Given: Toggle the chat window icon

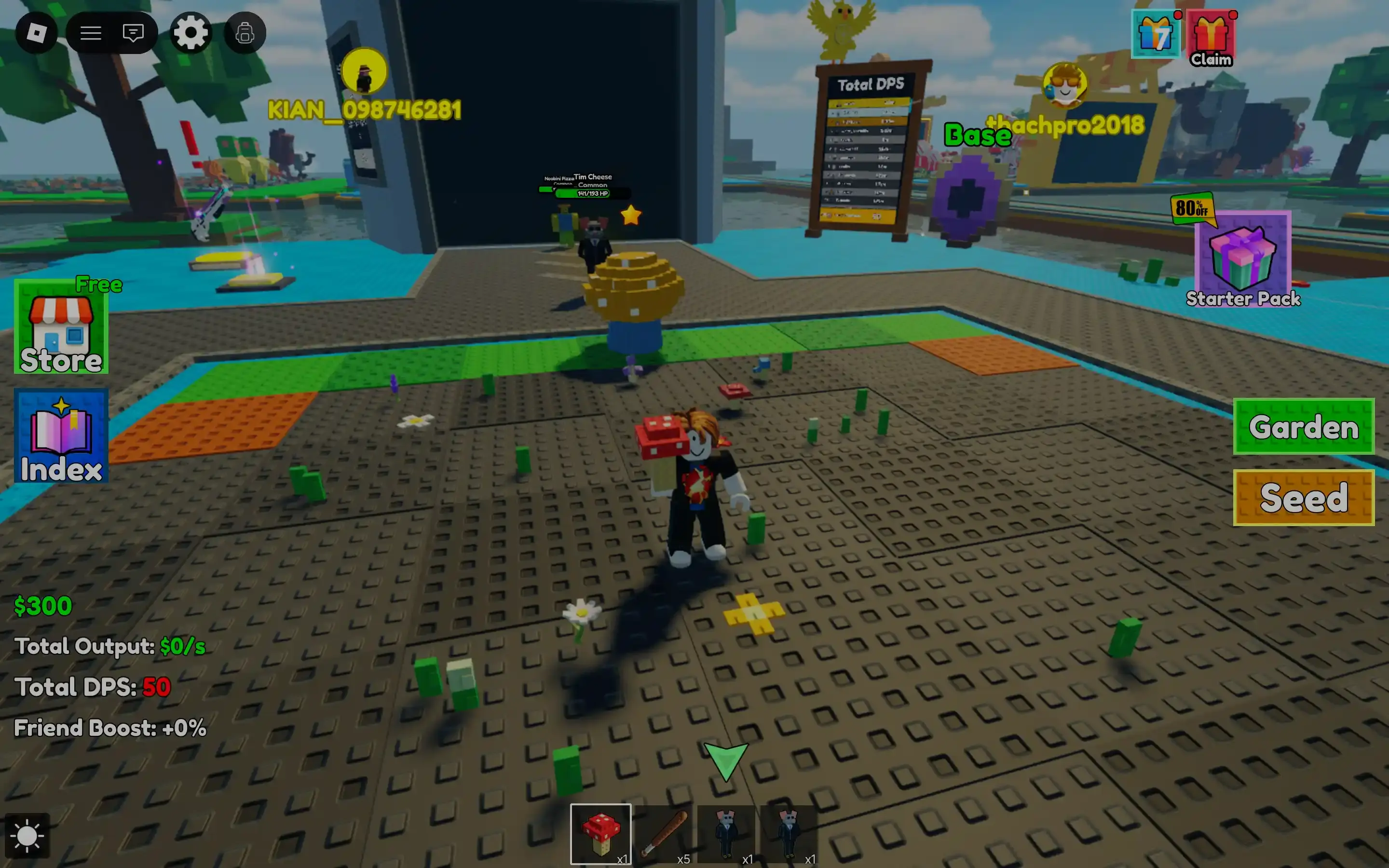Looking at the screenshot, I should pyautogui.click(x=133, y=33).
